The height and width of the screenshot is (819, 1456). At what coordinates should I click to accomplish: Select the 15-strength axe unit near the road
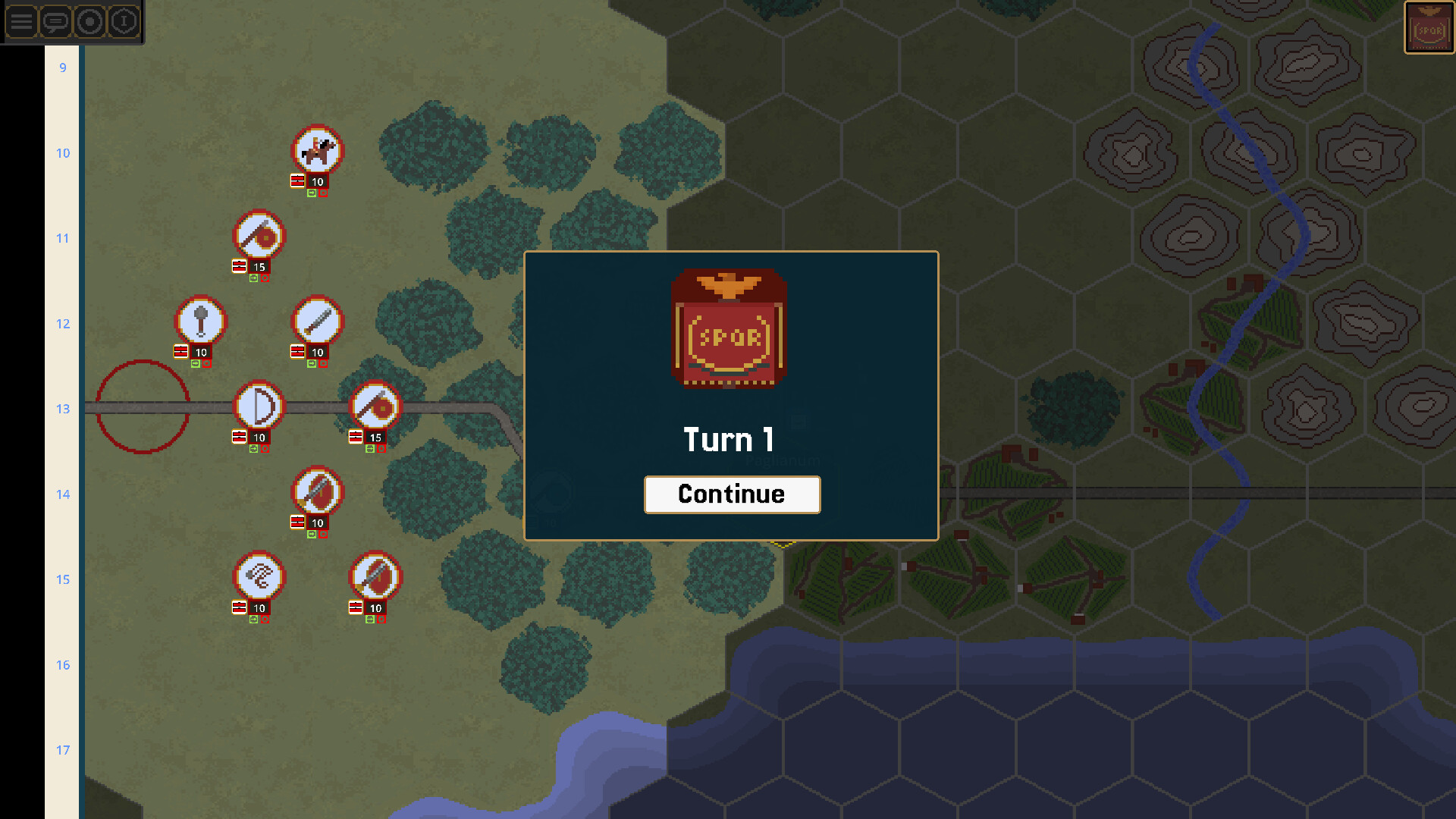coord(373,406)
